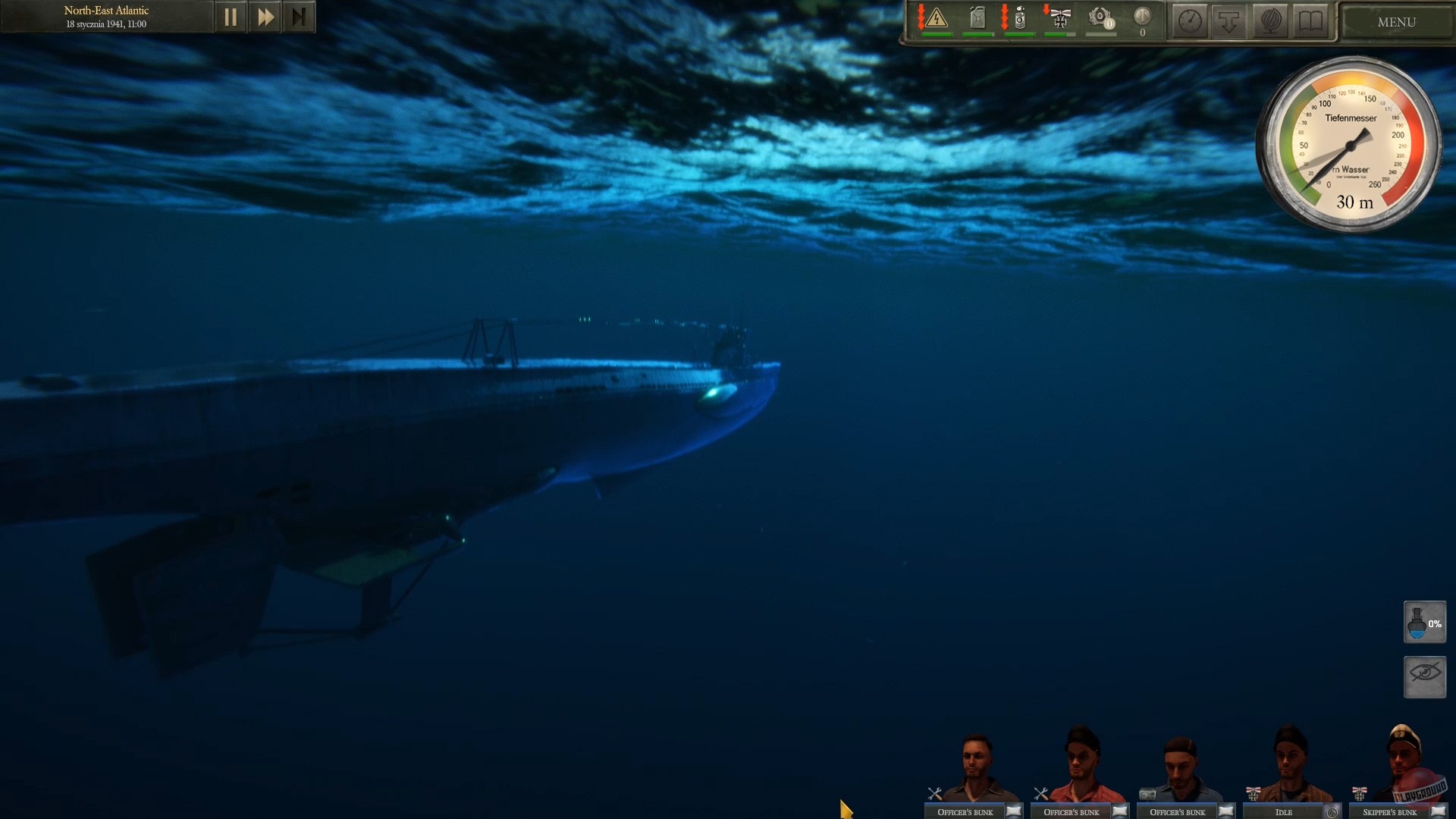Open the MENU button

1395,22
